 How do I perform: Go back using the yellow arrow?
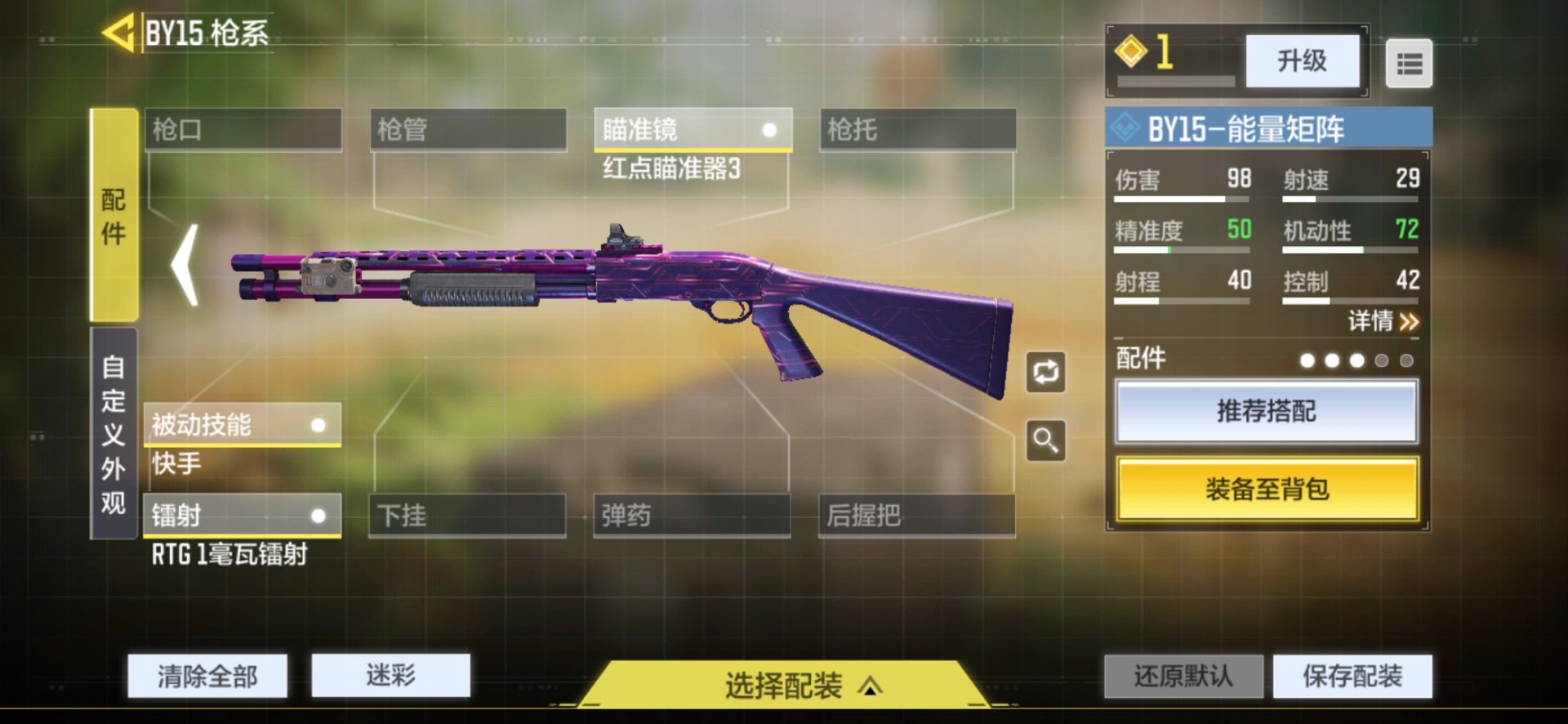pyautogui.click(x=118, y=34)
